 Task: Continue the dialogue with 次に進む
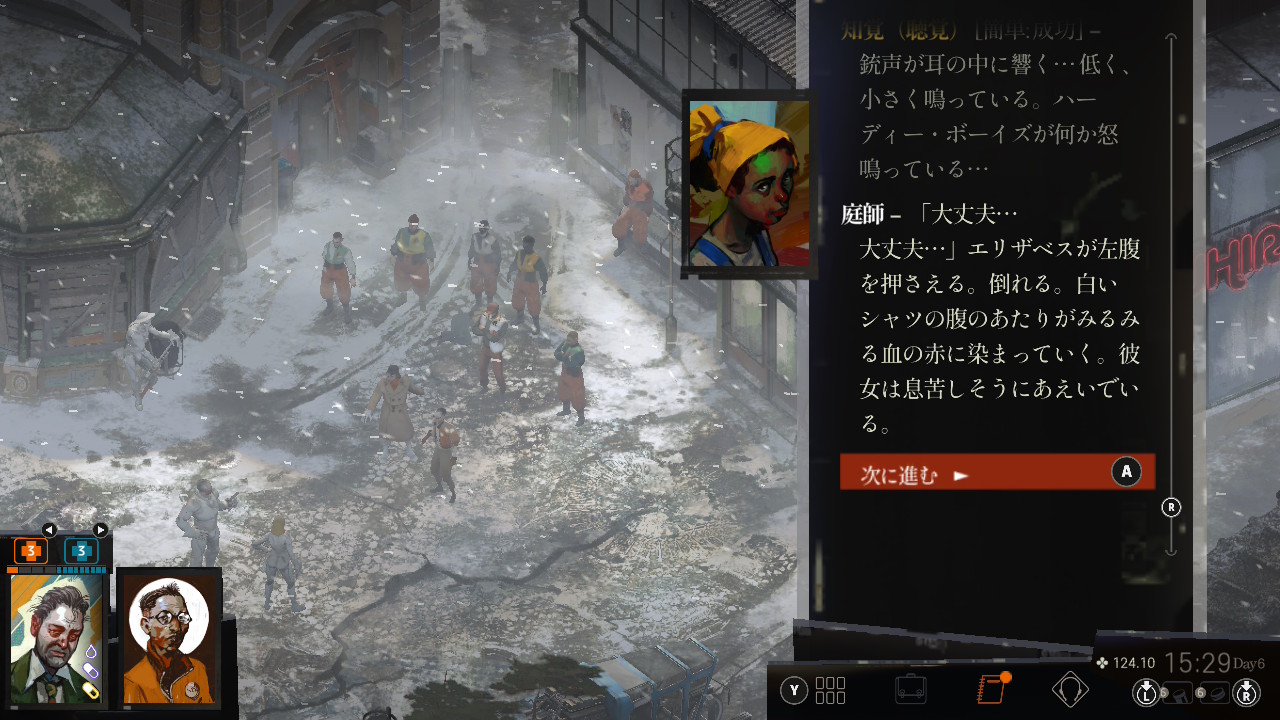click(996, 472)
